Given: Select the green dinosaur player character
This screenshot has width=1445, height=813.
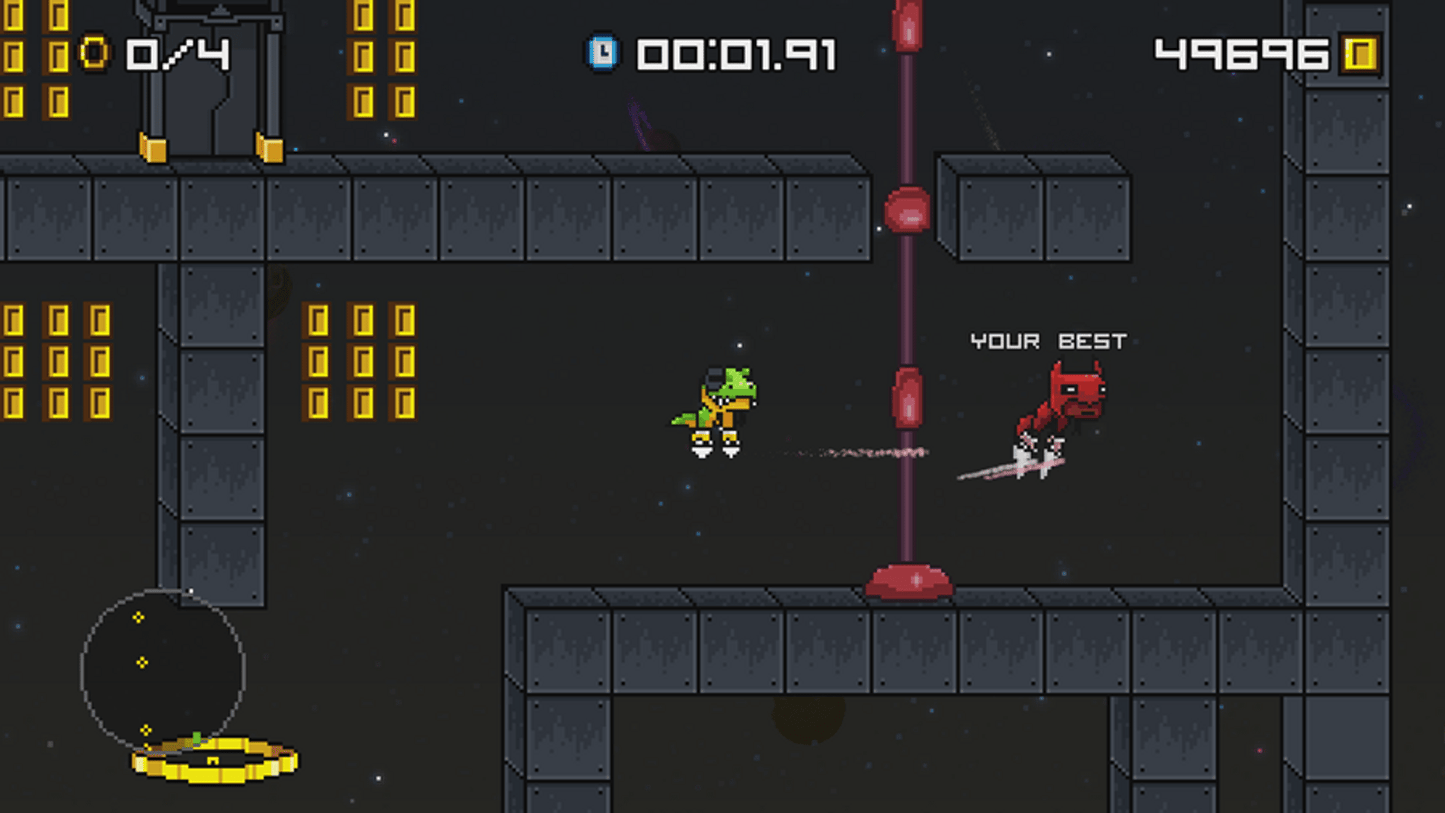Looking at the screenshot, I should 713,410.
